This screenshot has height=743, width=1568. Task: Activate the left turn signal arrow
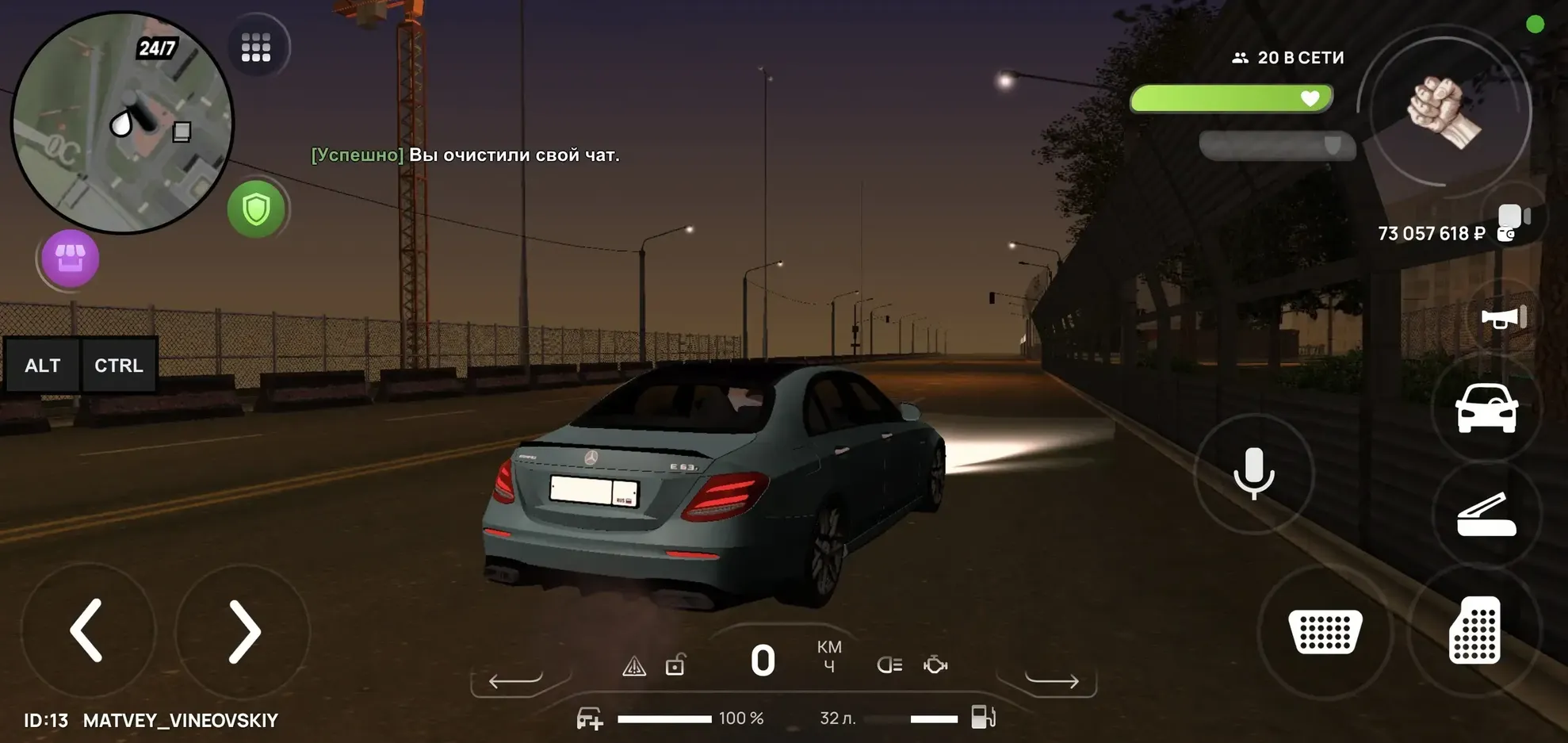pos(515,680)
